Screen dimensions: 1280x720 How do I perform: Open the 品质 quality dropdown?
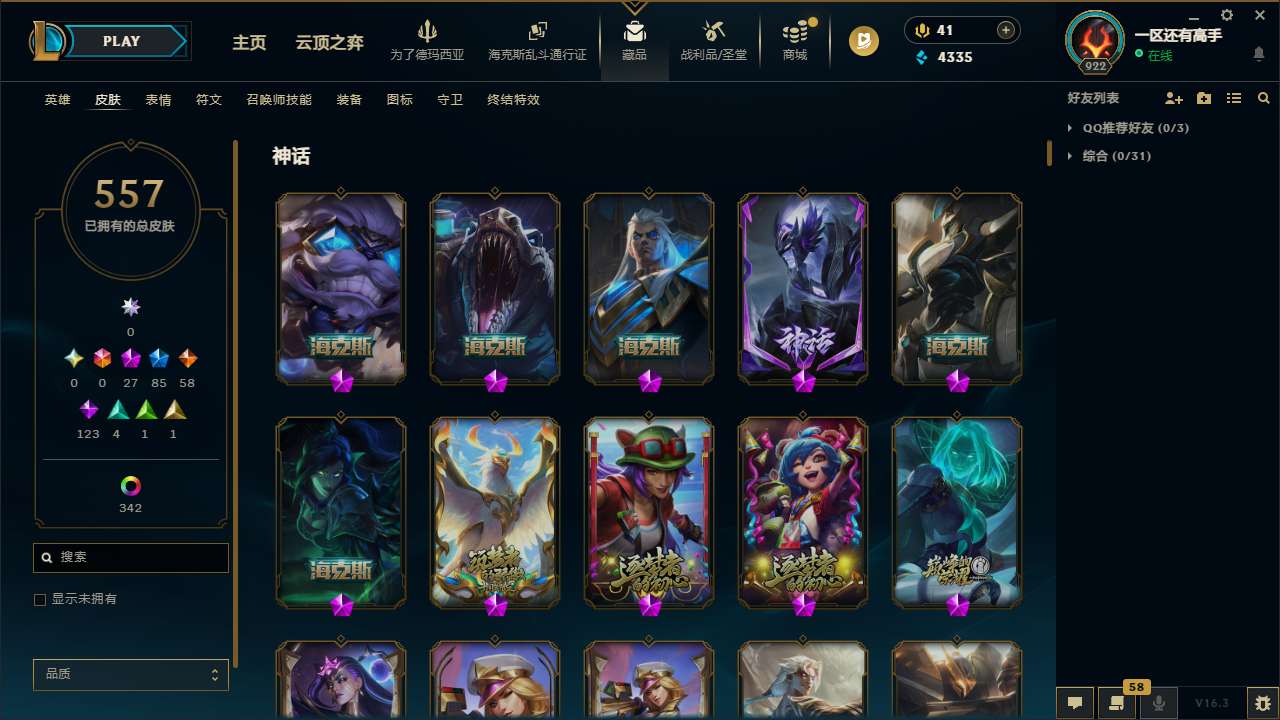point(130,674)
